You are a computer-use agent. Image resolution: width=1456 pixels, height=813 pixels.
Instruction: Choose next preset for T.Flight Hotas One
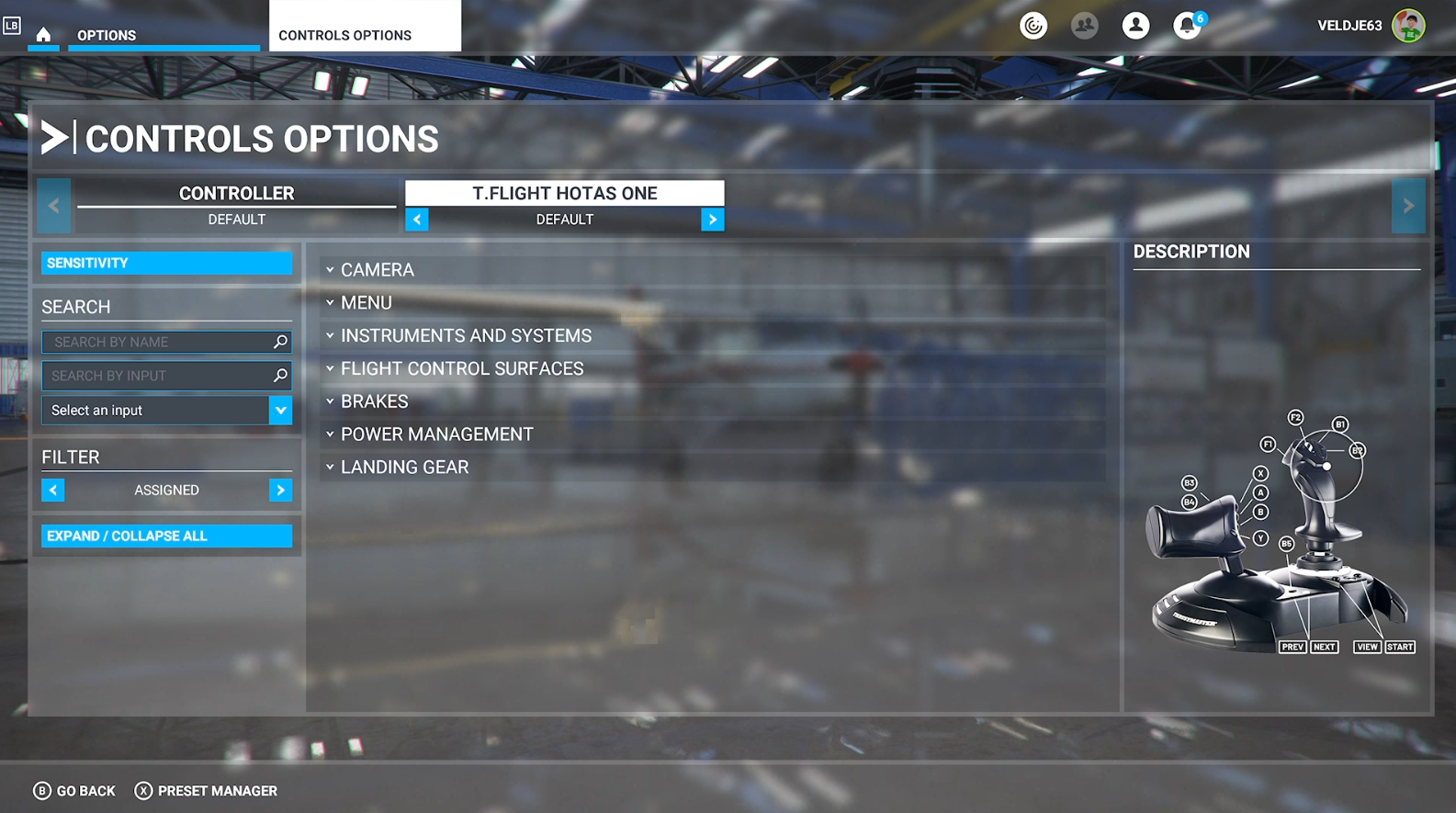712,220
